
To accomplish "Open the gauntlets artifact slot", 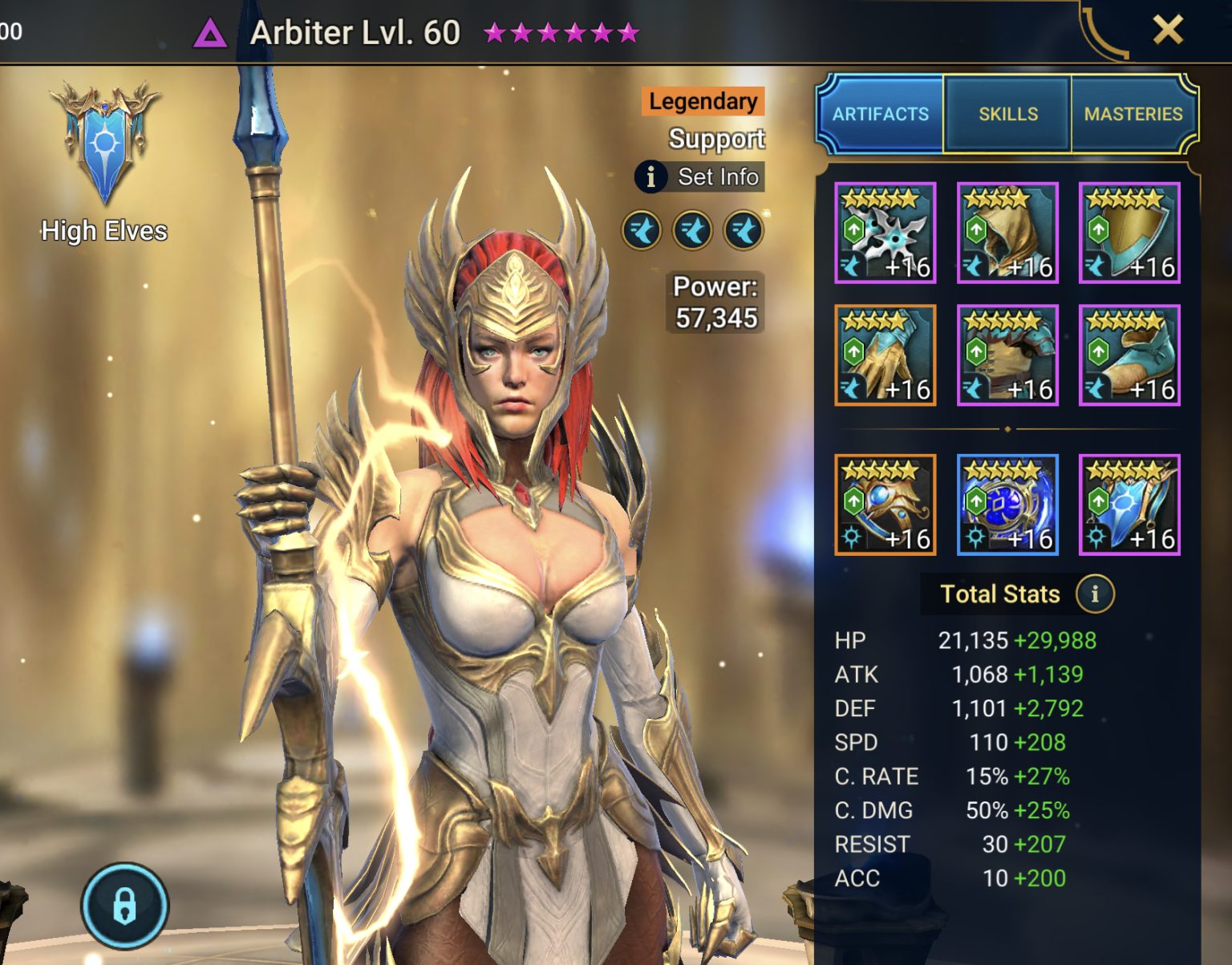I will point(885,354).
